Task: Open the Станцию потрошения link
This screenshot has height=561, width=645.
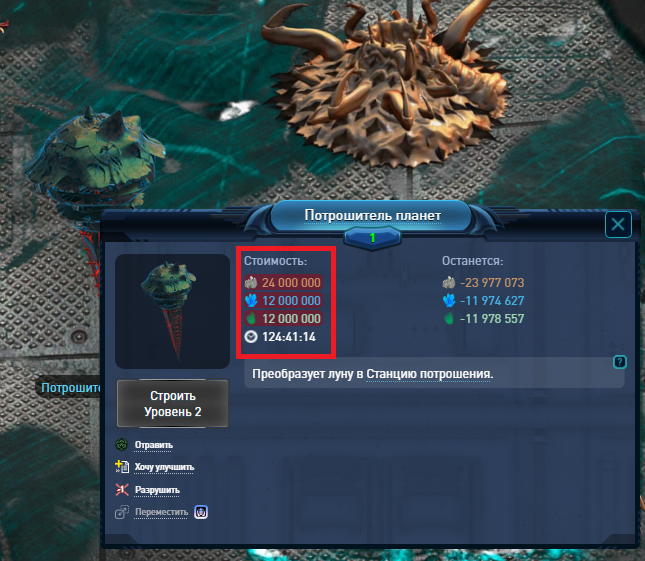Action: 429,374
